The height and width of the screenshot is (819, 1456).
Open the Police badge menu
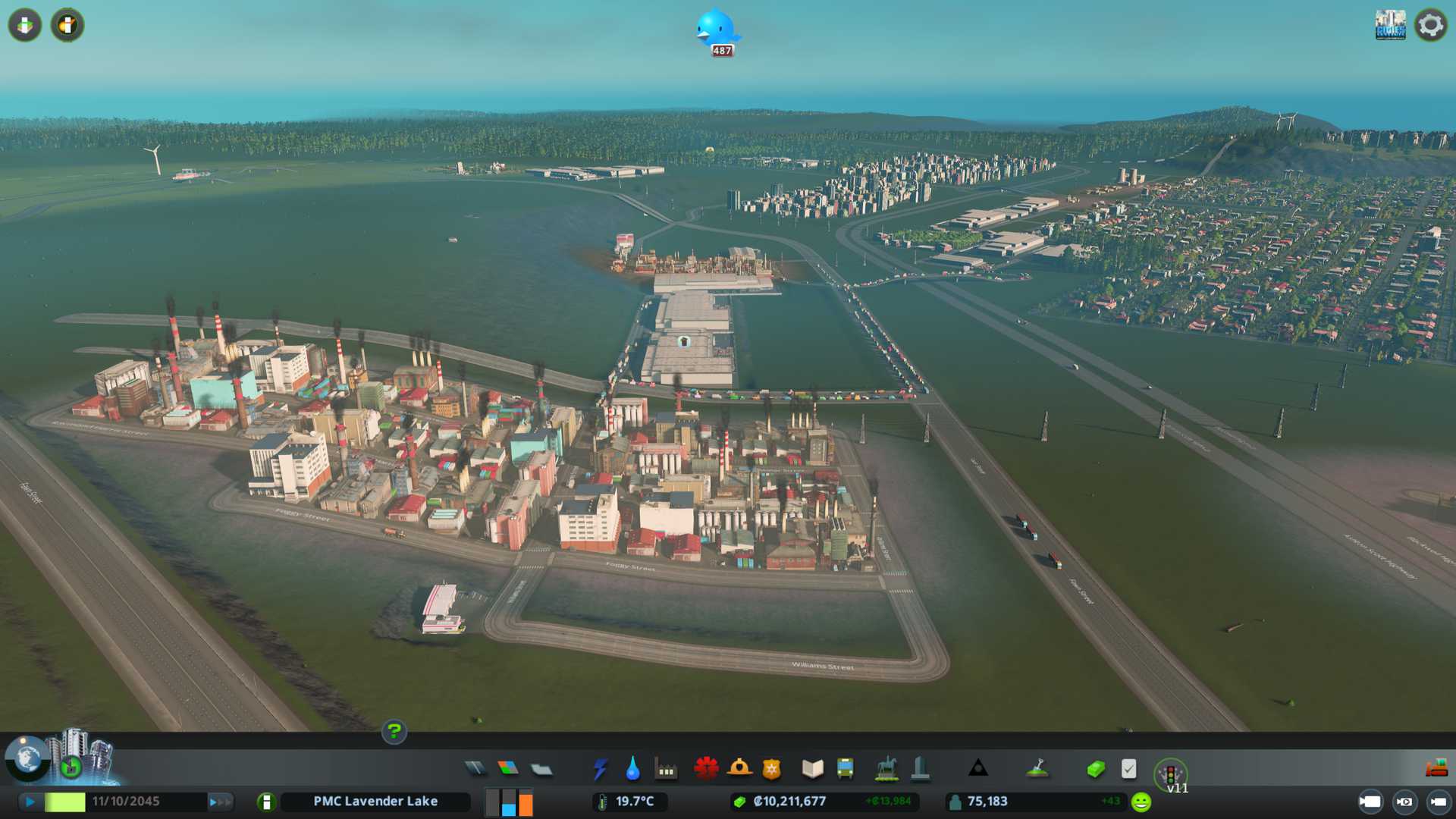(x=771, y=769)
